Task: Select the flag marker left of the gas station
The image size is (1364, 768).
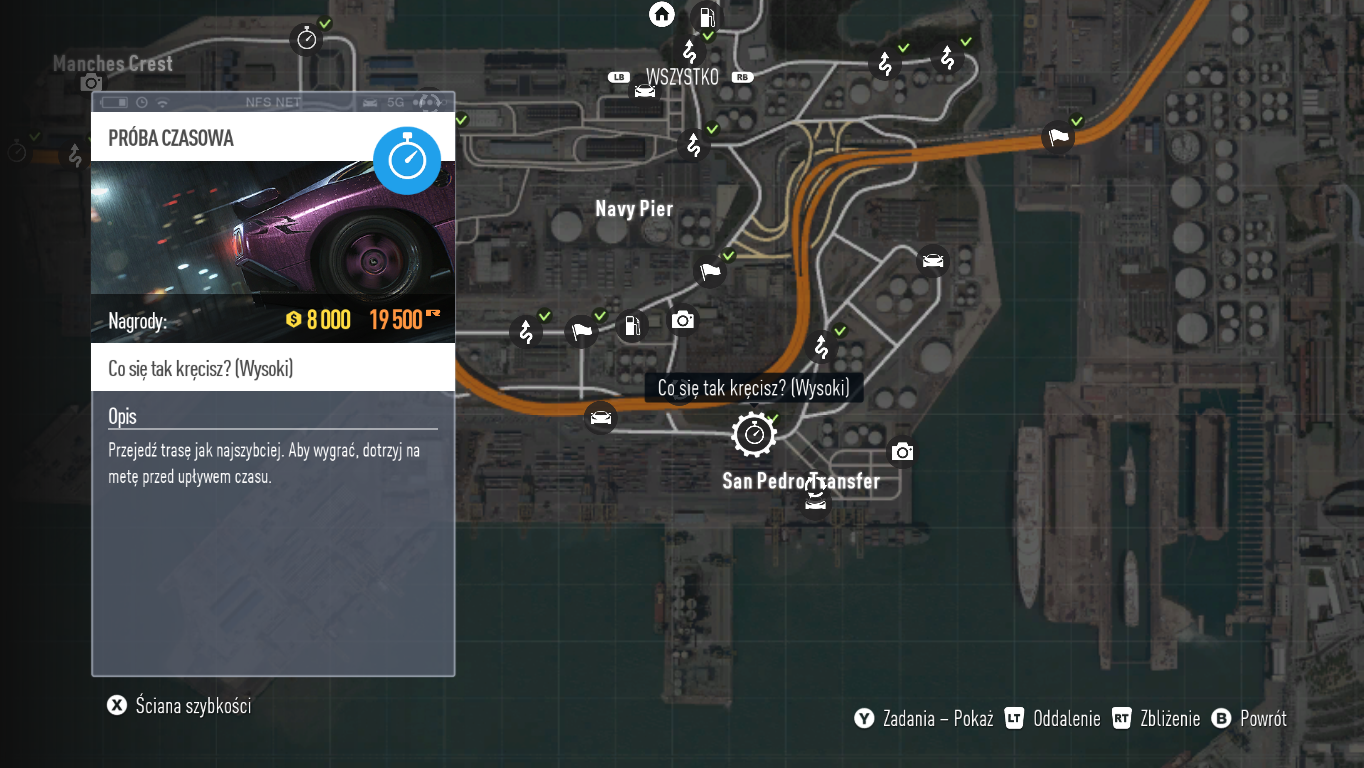Action: tap(581, 330)
